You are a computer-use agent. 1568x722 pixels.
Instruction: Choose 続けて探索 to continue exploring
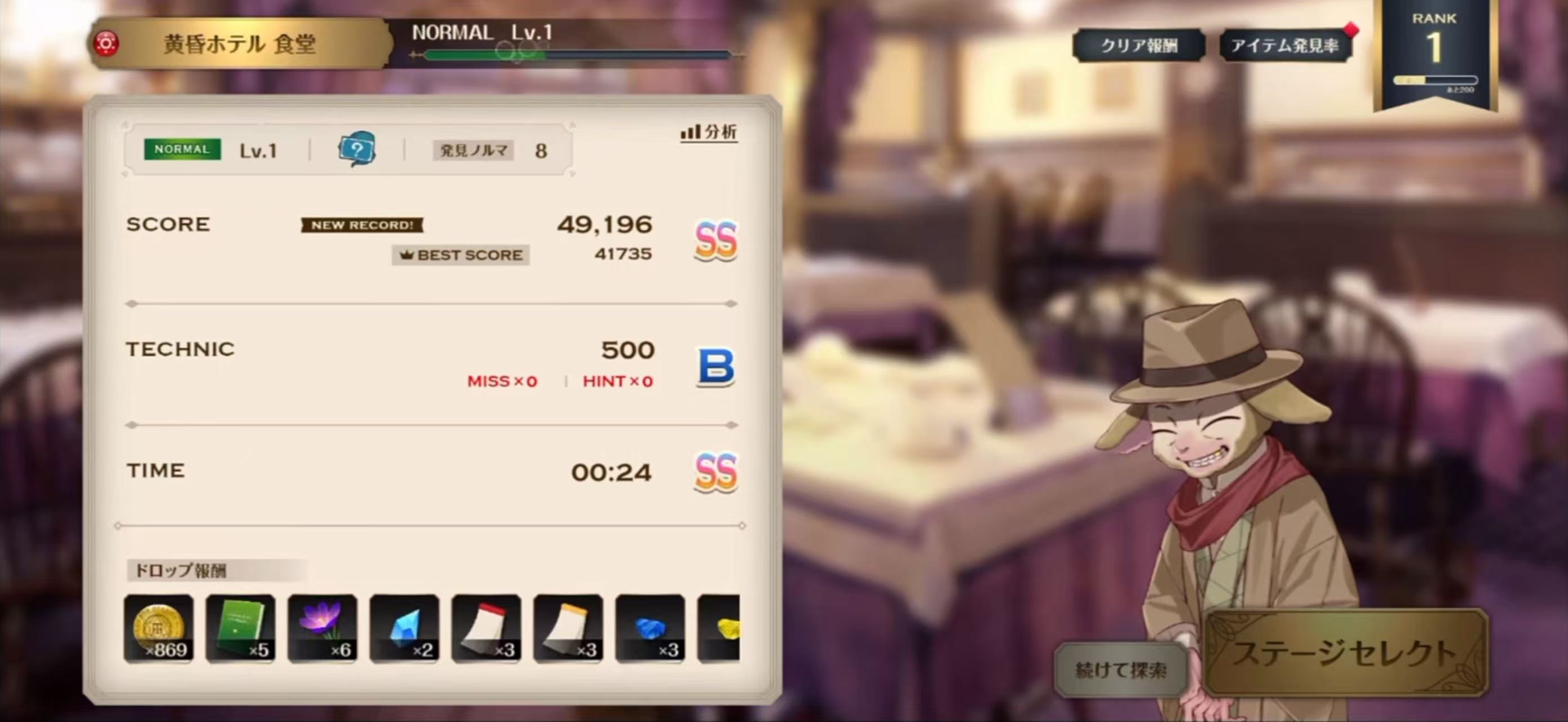tap(1121, 670)
